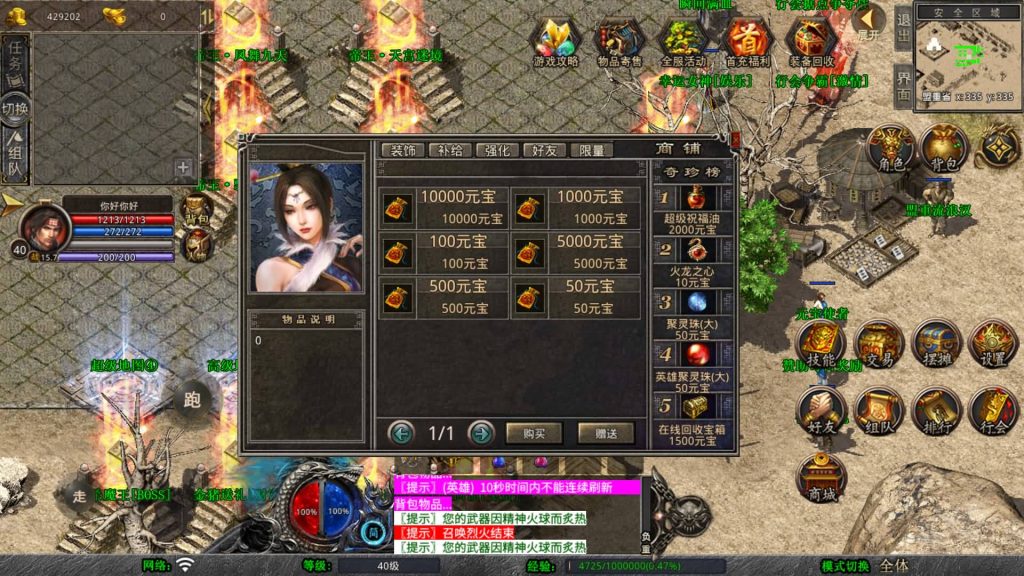Select 超级祝福油 in the ranking list
Image resolution: width=1024 pixels, height=576 pixels.
(x=692, y=209)
